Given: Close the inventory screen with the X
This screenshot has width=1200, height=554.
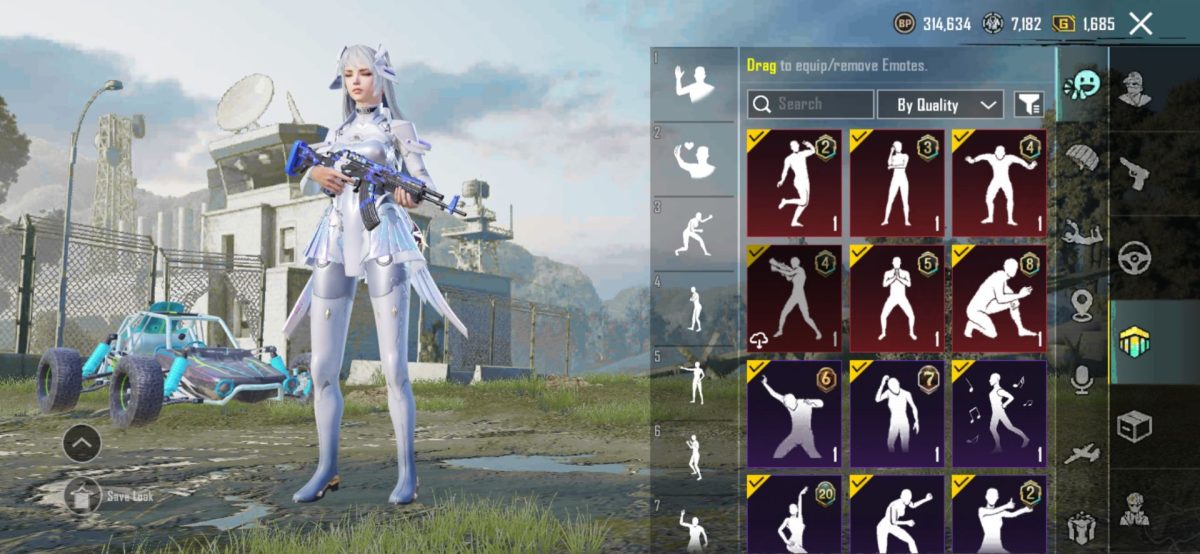Looking at the screenshot, I should 1140,24.
